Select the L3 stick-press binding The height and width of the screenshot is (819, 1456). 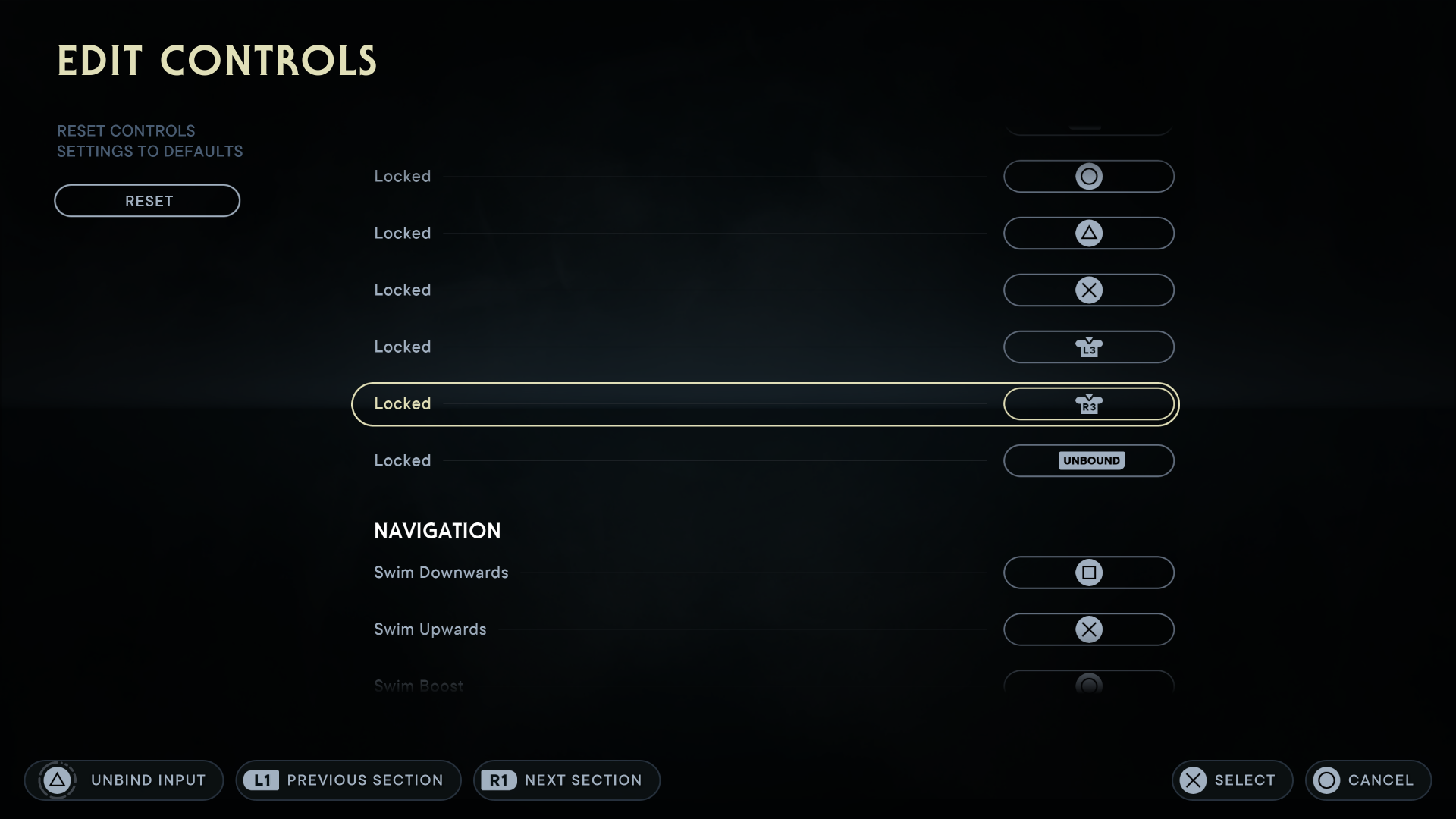click(1089, 347)
